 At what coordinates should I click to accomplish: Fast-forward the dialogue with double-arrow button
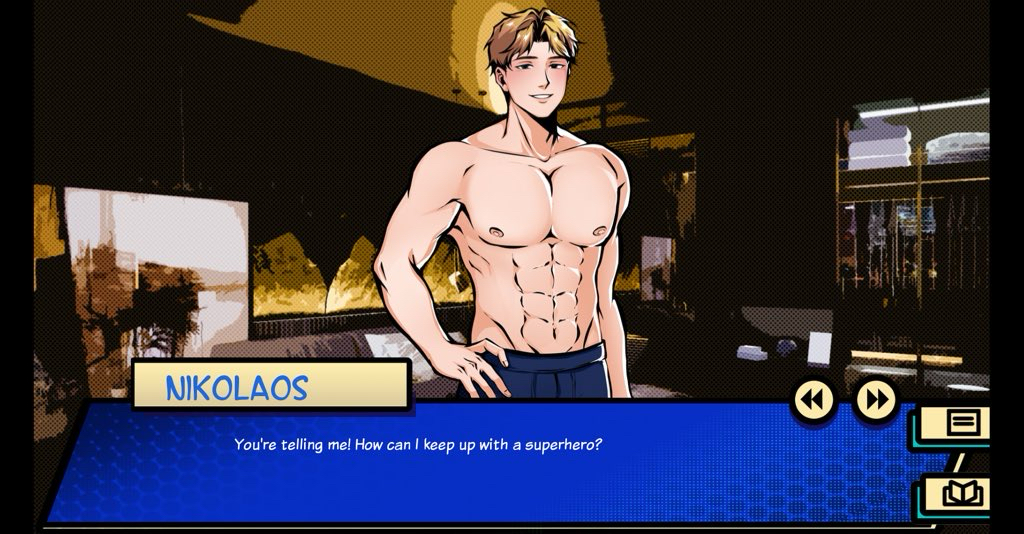(876, 400)
